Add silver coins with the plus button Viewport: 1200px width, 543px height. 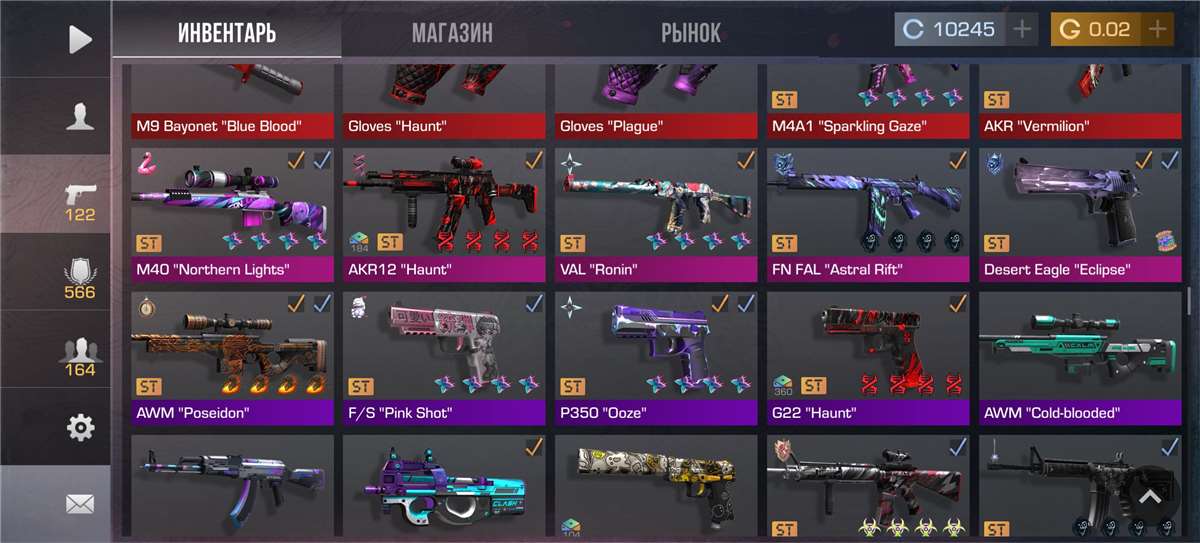click(x=1021, y=29)
